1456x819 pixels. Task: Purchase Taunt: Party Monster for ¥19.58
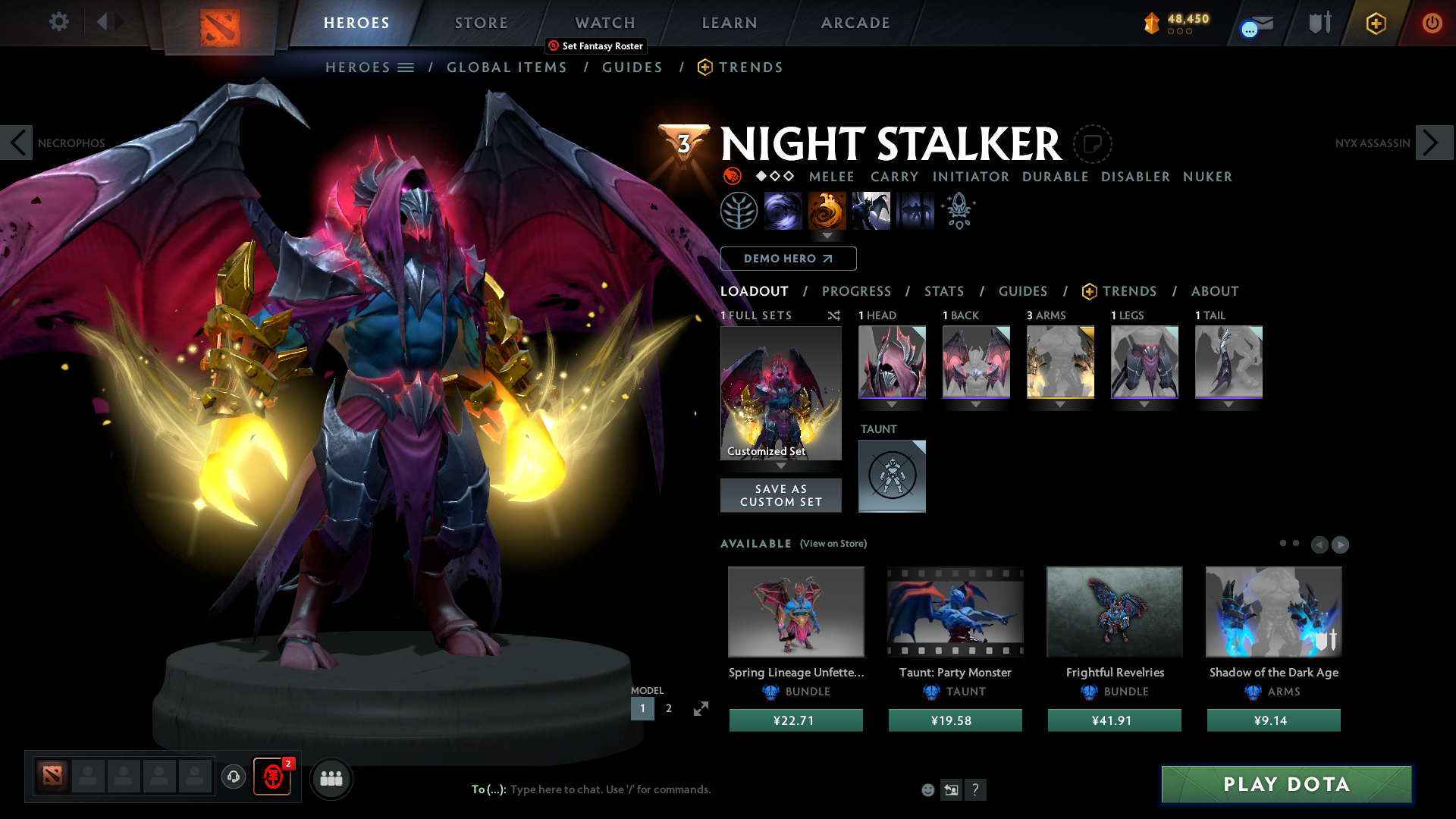(x=955, y=720)
